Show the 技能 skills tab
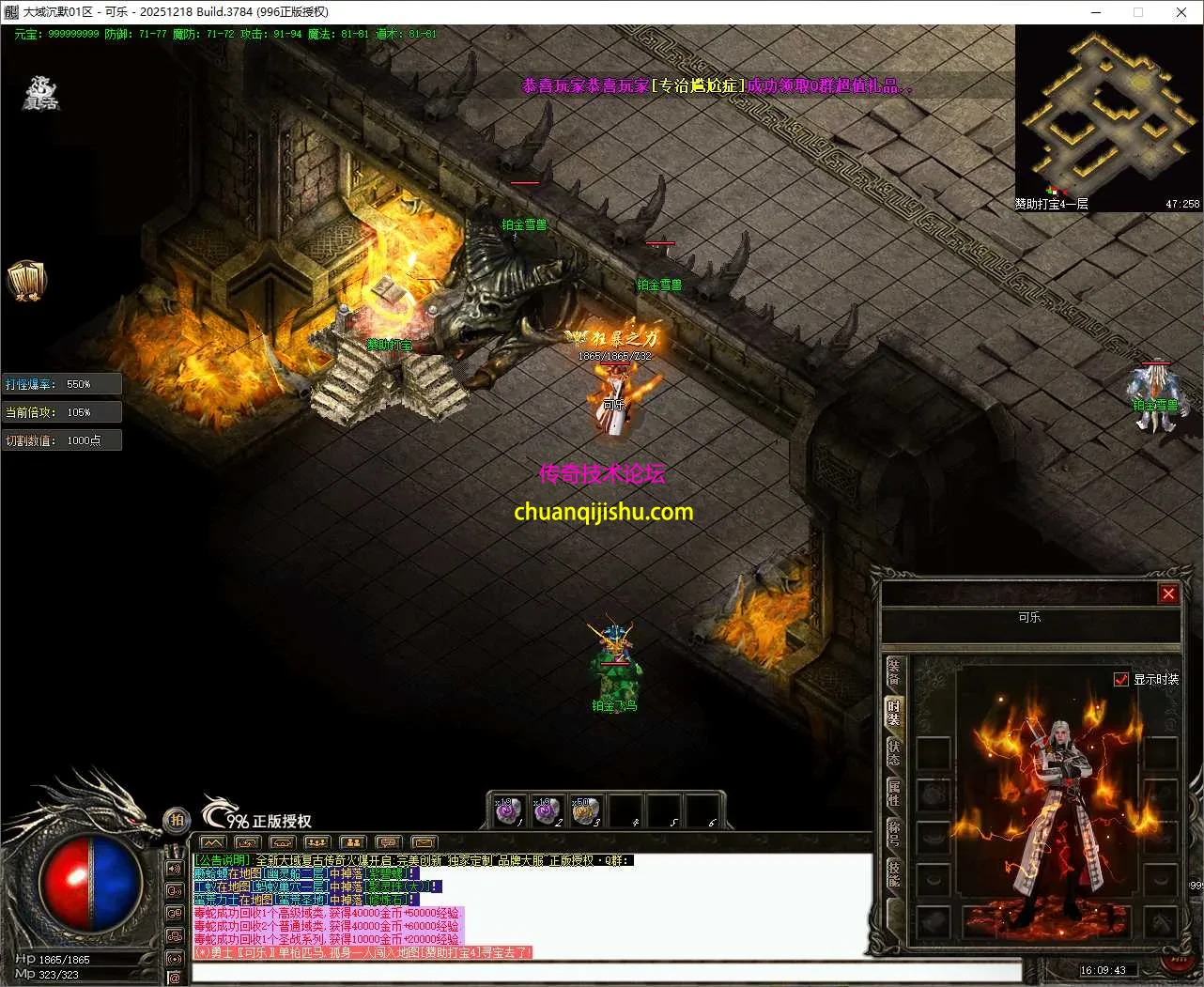 click(894, 873)
